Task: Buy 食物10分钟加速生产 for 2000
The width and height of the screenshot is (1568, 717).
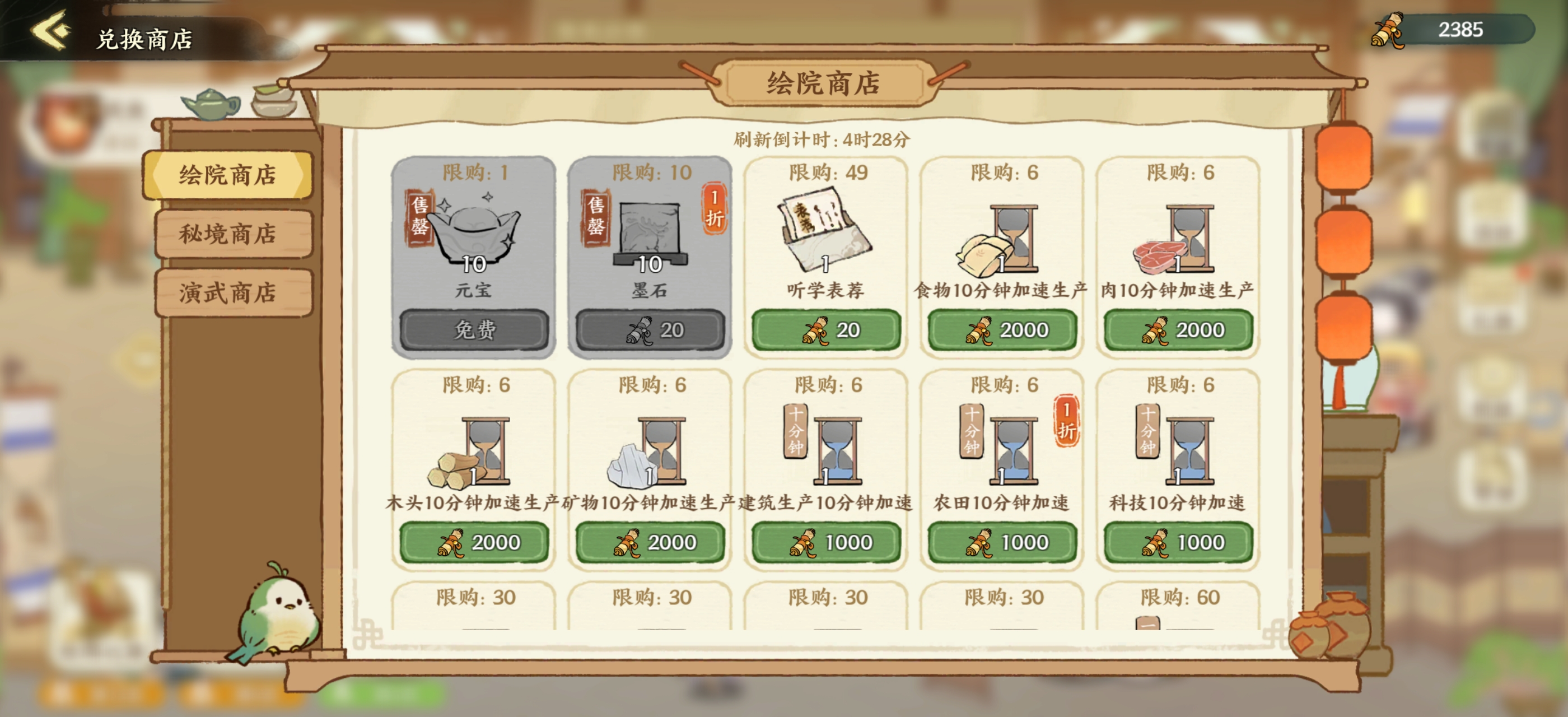Action: click(x=1001, y=330)
